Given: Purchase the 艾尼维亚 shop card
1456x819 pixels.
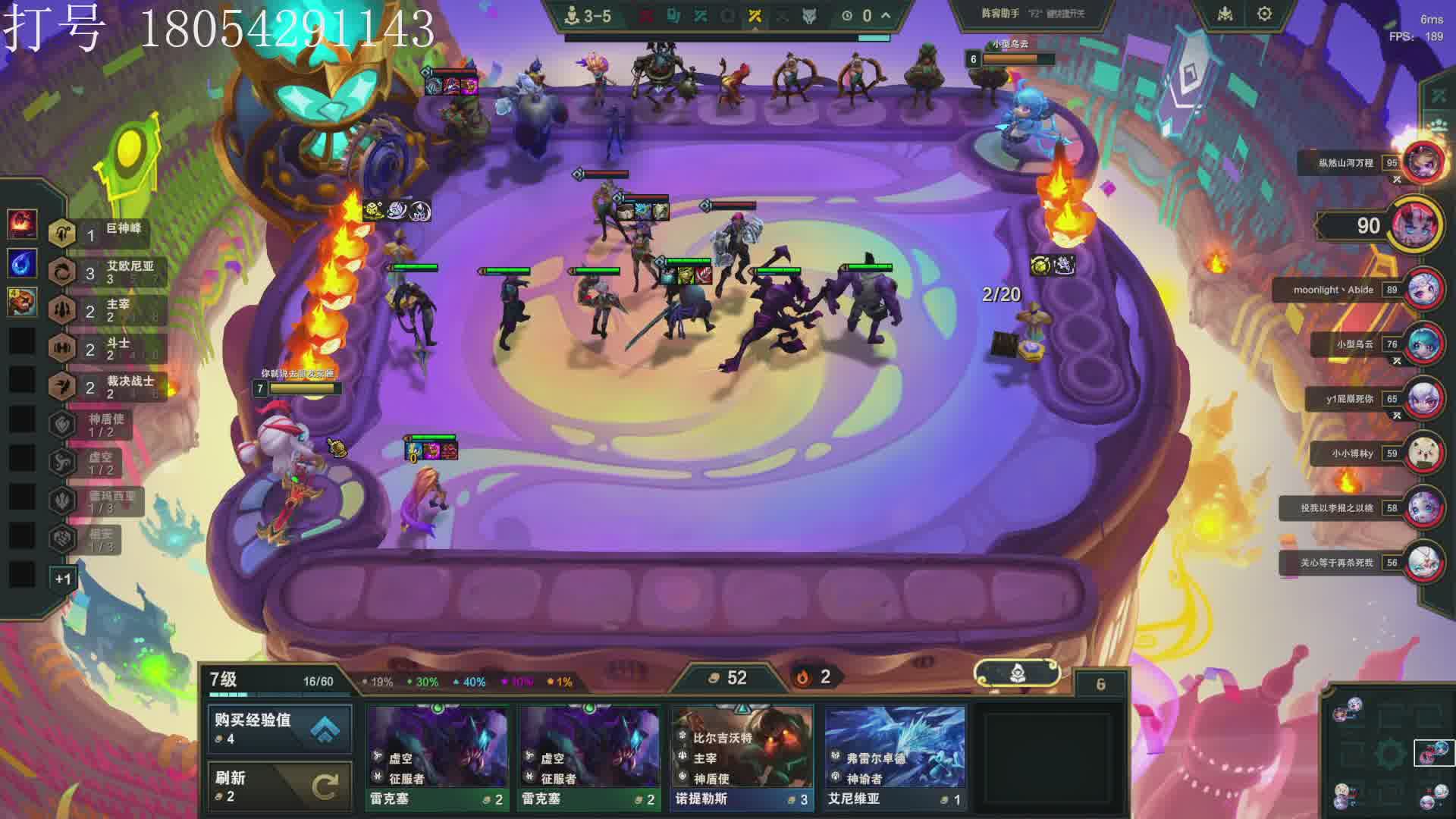Looking at the screenshot, I should click(895, 757).
